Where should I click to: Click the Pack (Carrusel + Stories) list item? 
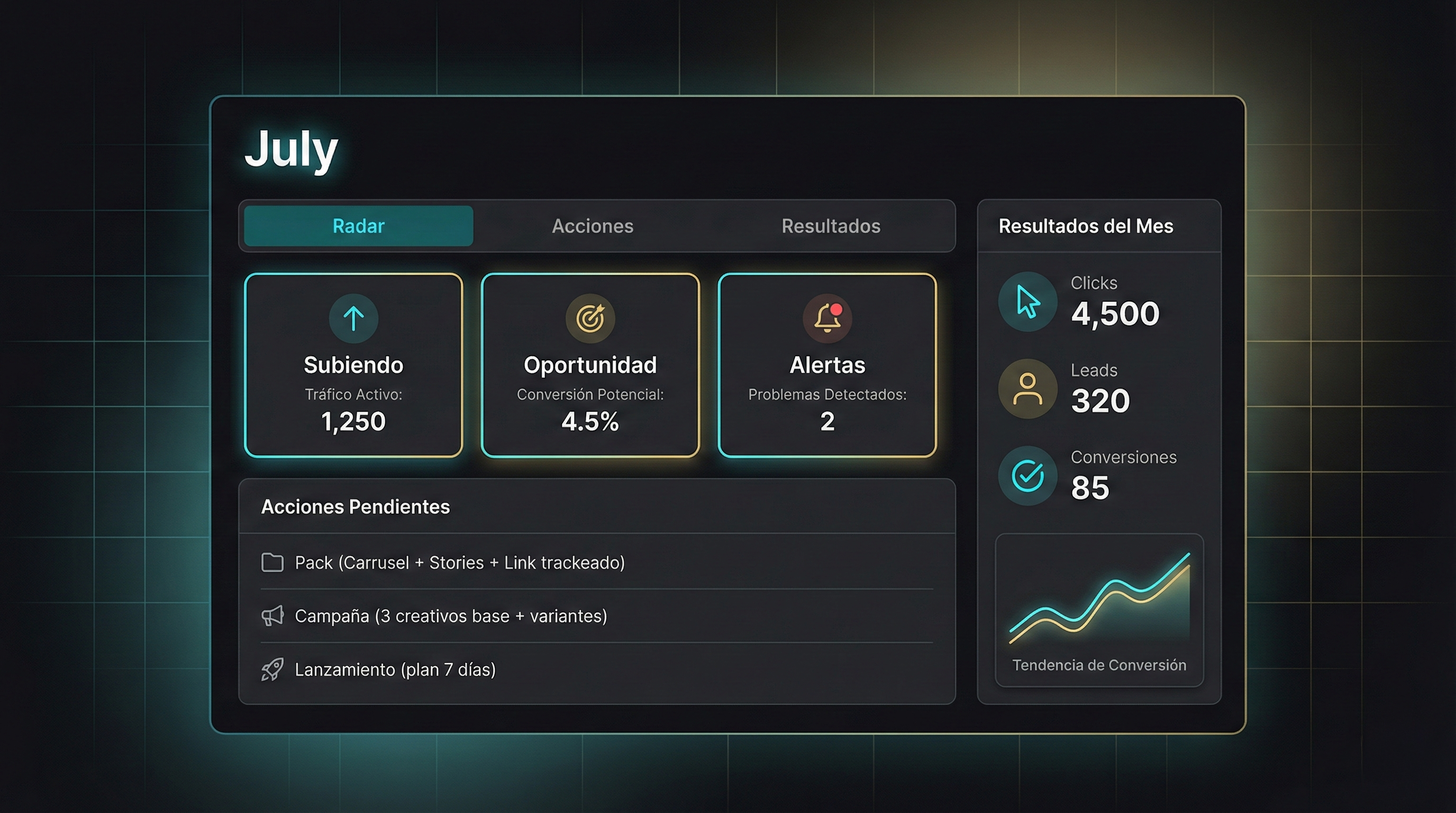pyautogui.click(x=459, y=563)
